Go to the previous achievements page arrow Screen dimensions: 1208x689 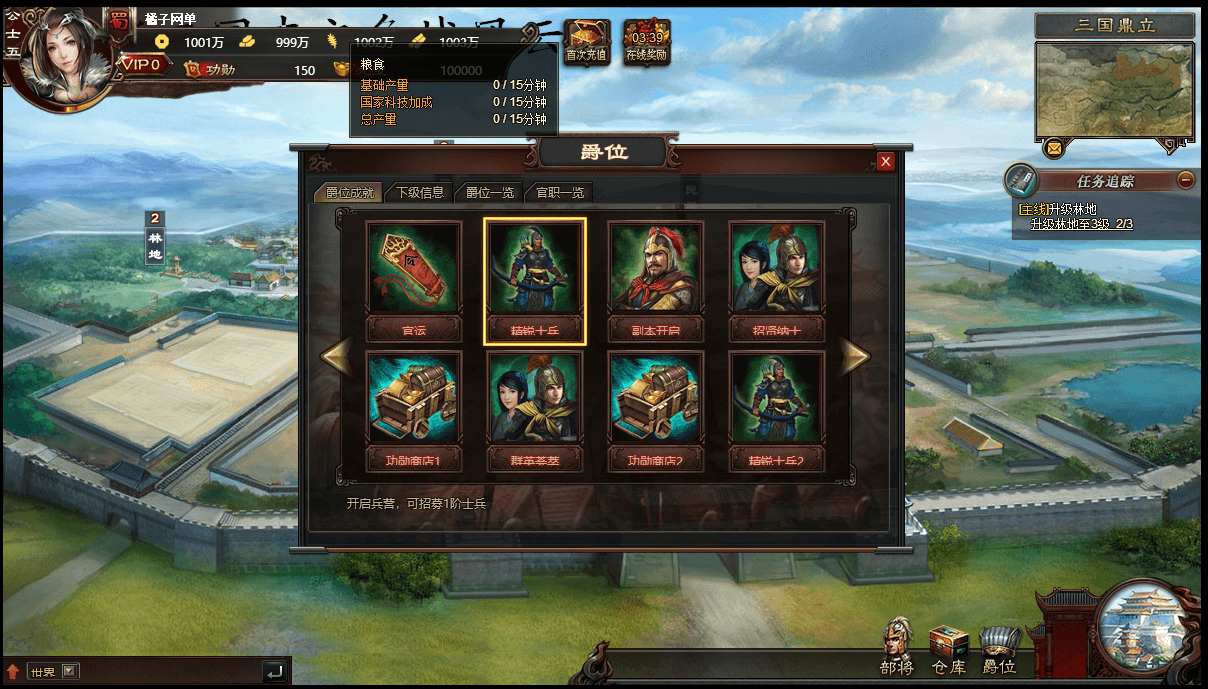tap(336, 357)
